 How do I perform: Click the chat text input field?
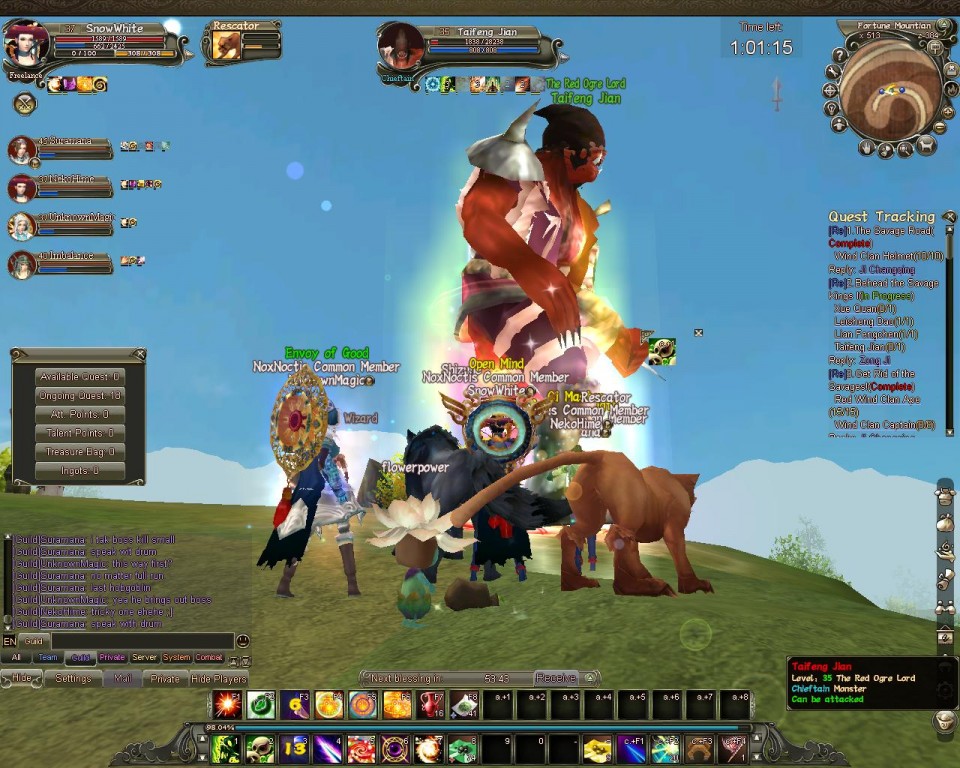pos(140,641)
